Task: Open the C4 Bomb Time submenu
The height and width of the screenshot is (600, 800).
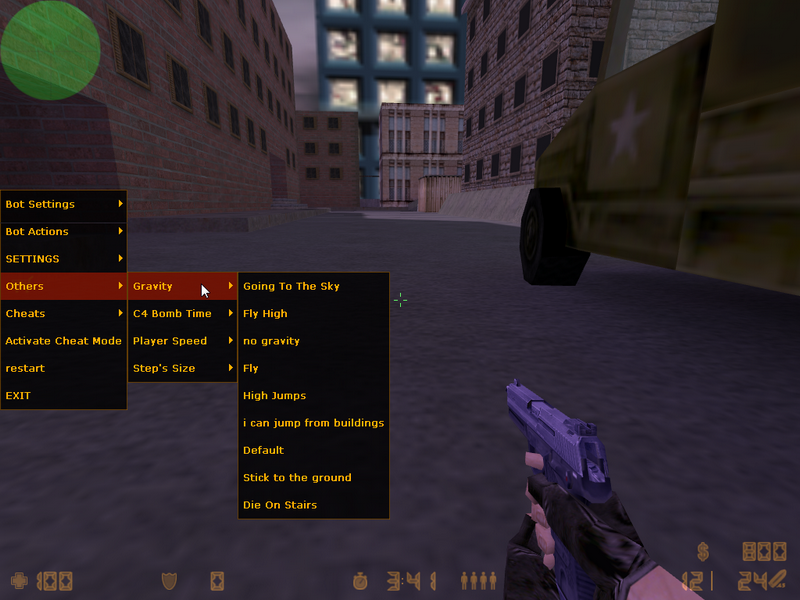Action: point(182,313)
